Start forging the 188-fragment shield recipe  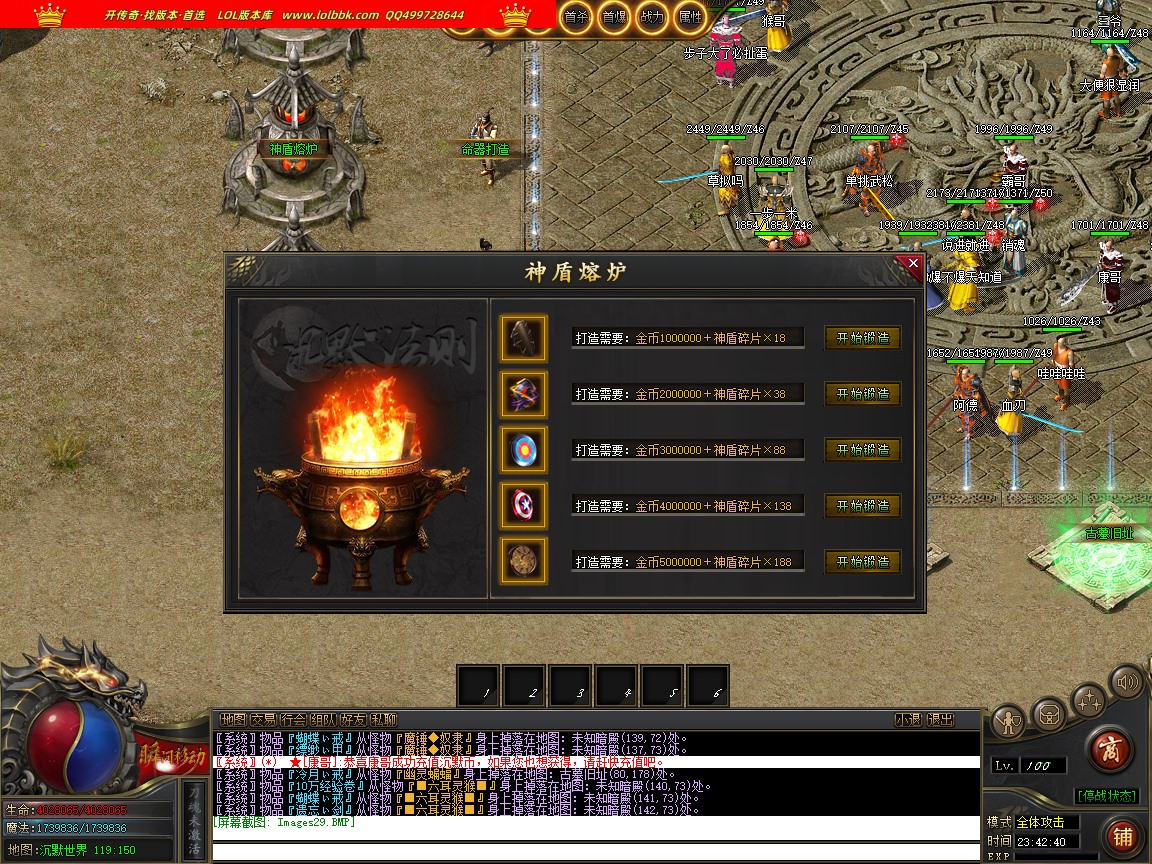pos(862,561)
